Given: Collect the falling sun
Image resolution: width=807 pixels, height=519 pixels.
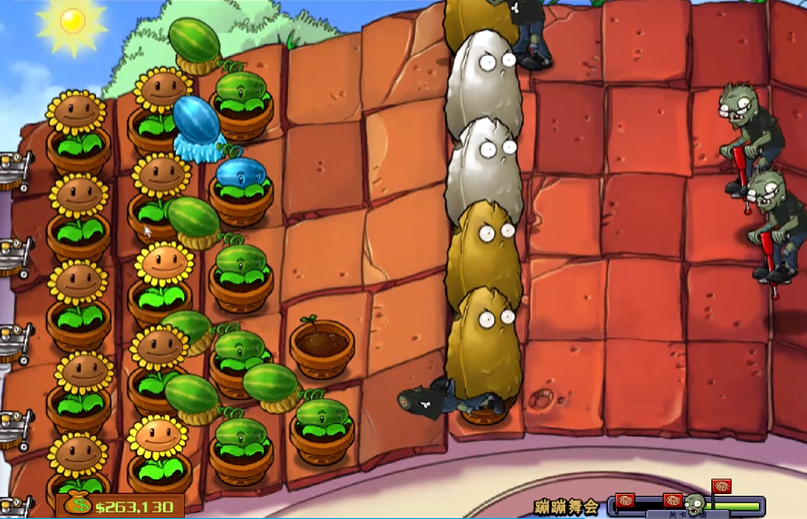Looking at the screenshot, I should (72, 21).
